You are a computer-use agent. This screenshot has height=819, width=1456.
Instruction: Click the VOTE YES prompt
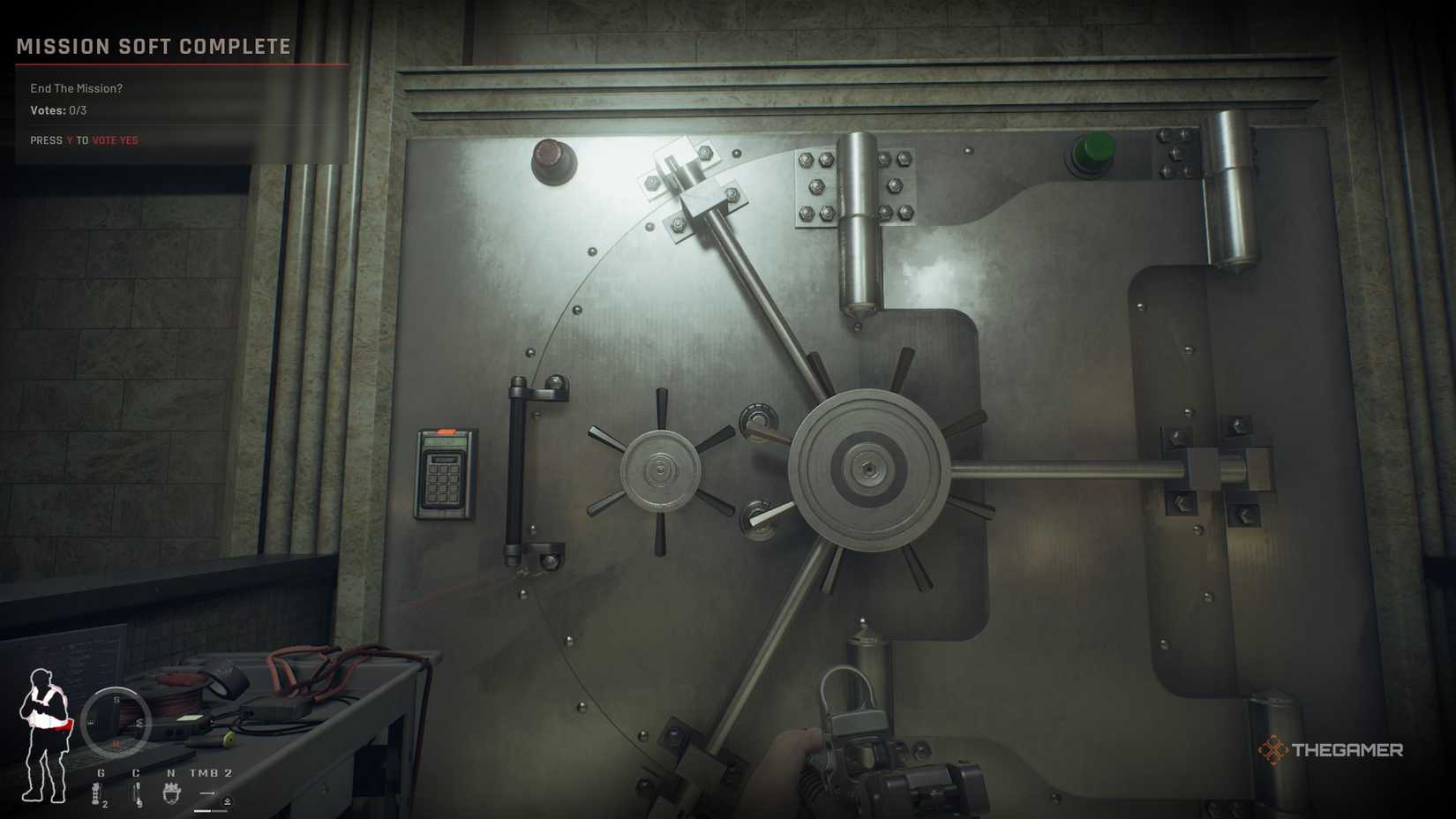pos(116,139)
